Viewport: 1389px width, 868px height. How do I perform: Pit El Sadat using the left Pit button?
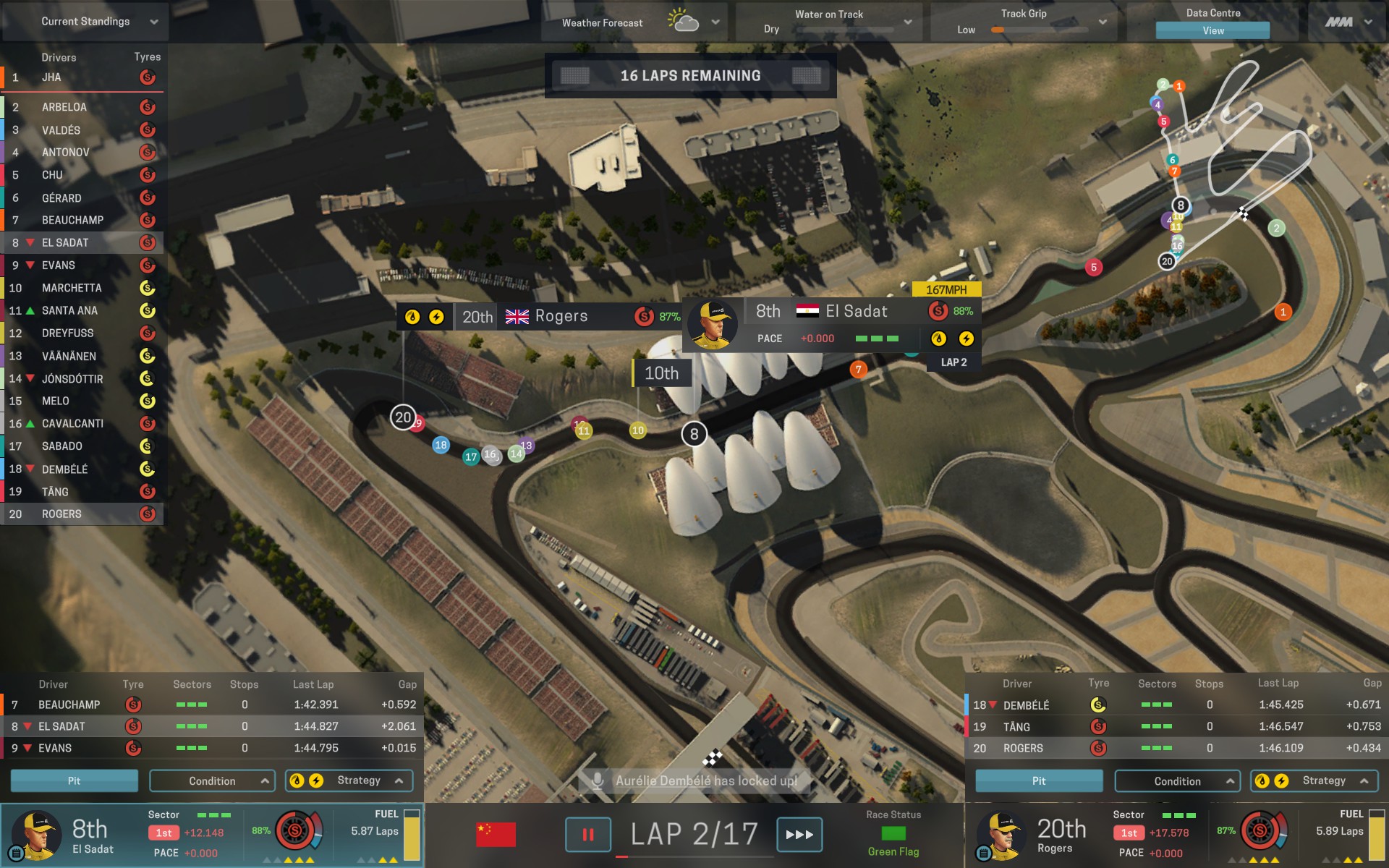[x=74, y=781]
